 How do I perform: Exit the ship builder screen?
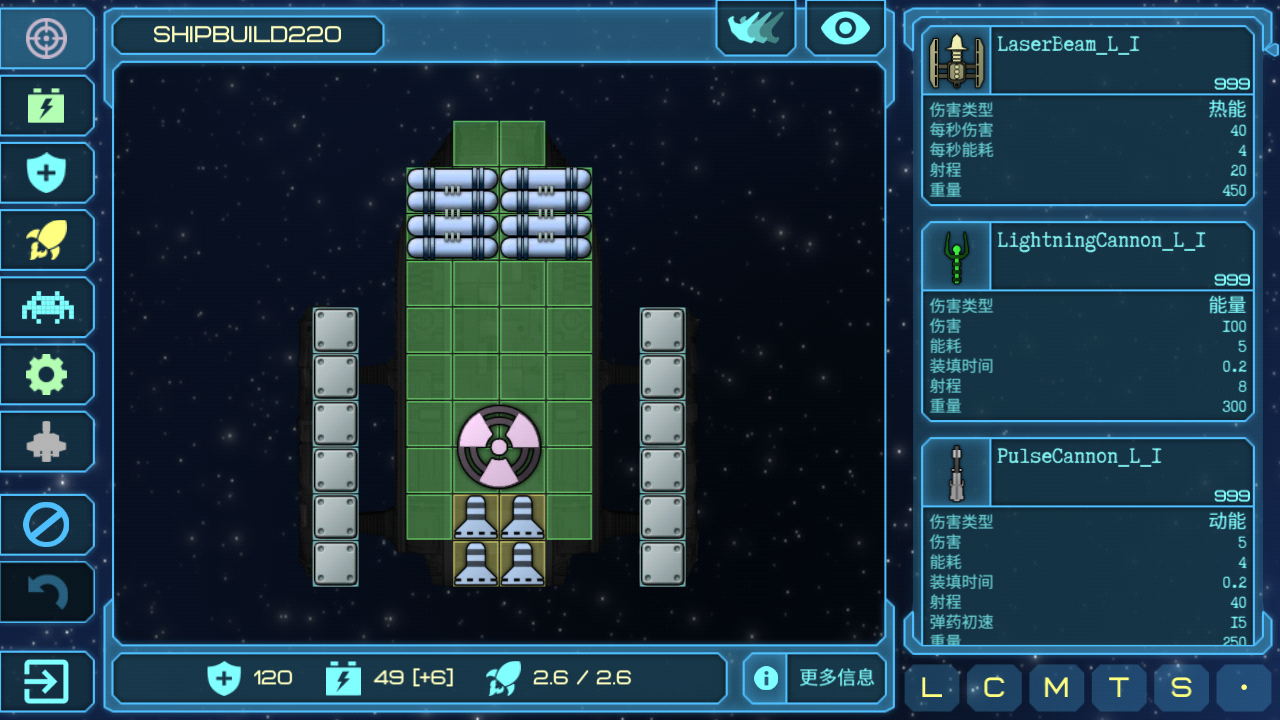pyautogui.click(x=47, y=682)
